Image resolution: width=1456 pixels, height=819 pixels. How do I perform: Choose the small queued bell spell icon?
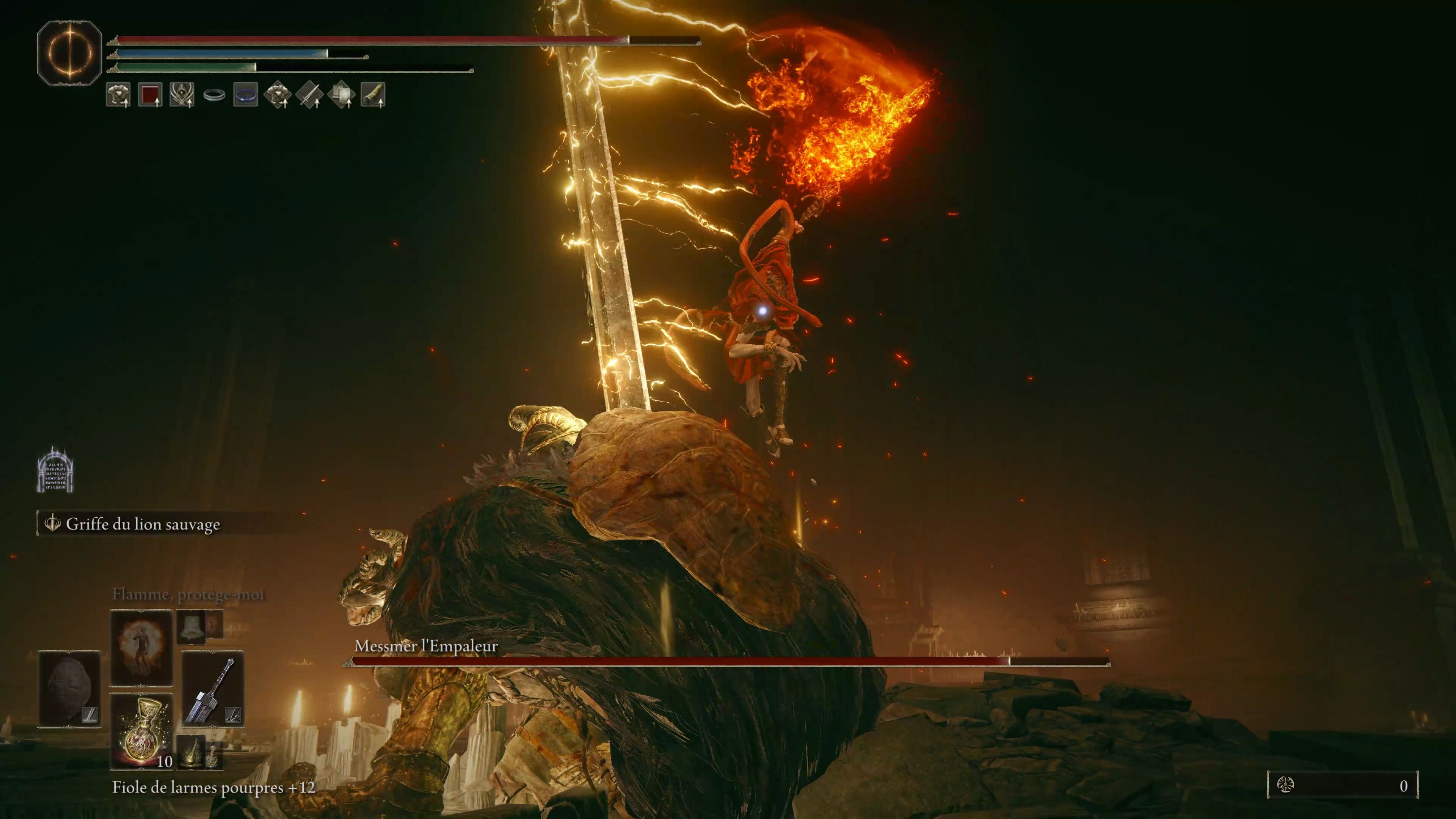(191, 626)
